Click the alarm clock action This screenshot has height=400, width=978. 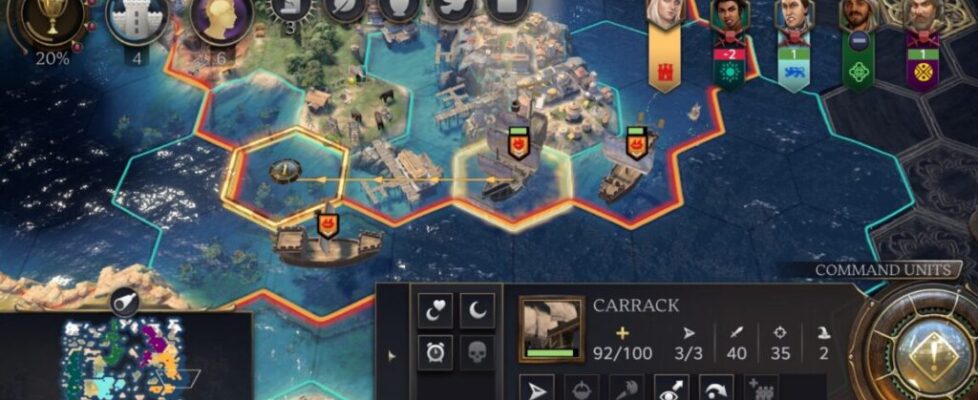(436, 352)
